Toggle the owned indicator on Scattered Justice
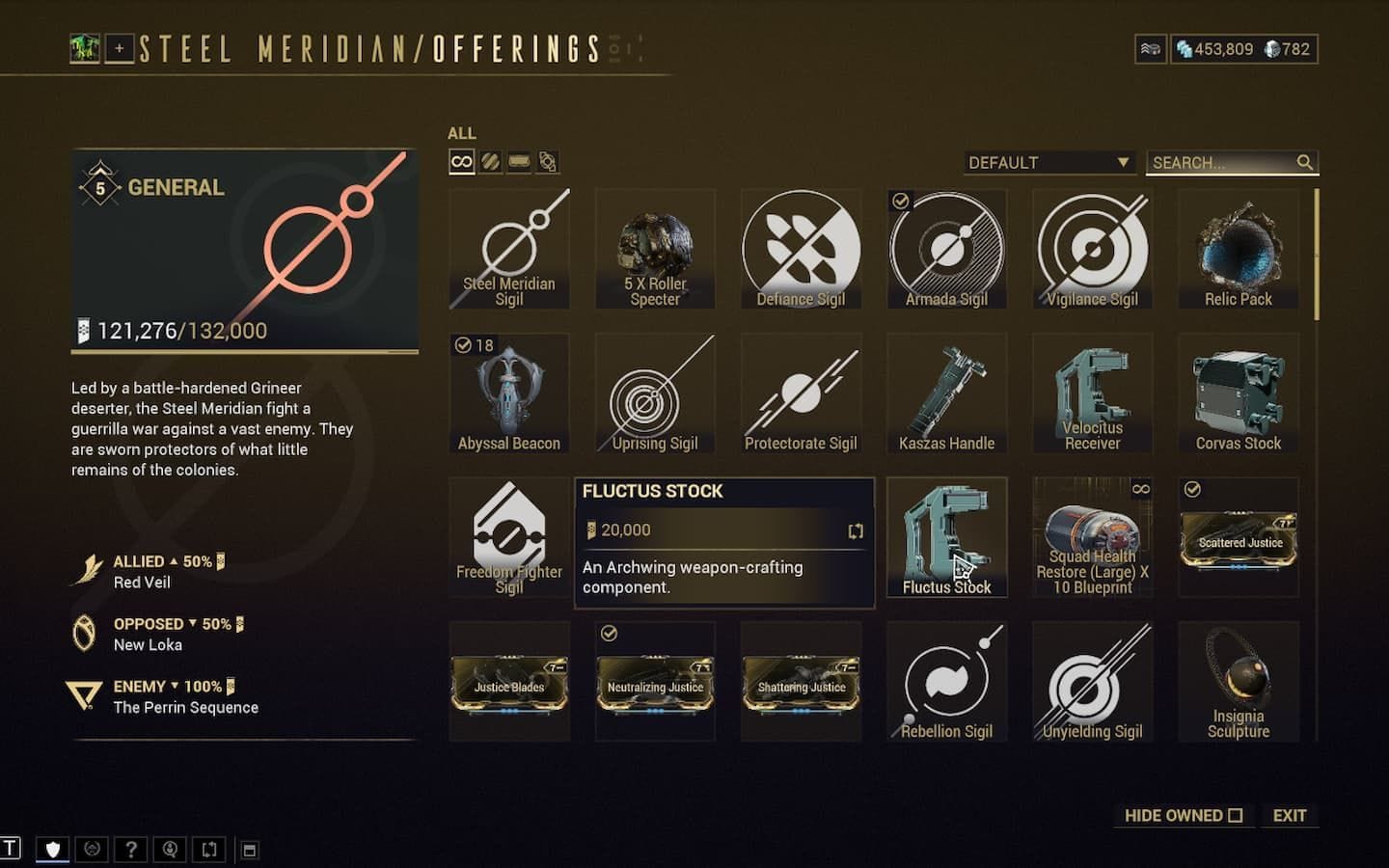This screenshot has width=1389, height=868. (x=1191, y=487)
